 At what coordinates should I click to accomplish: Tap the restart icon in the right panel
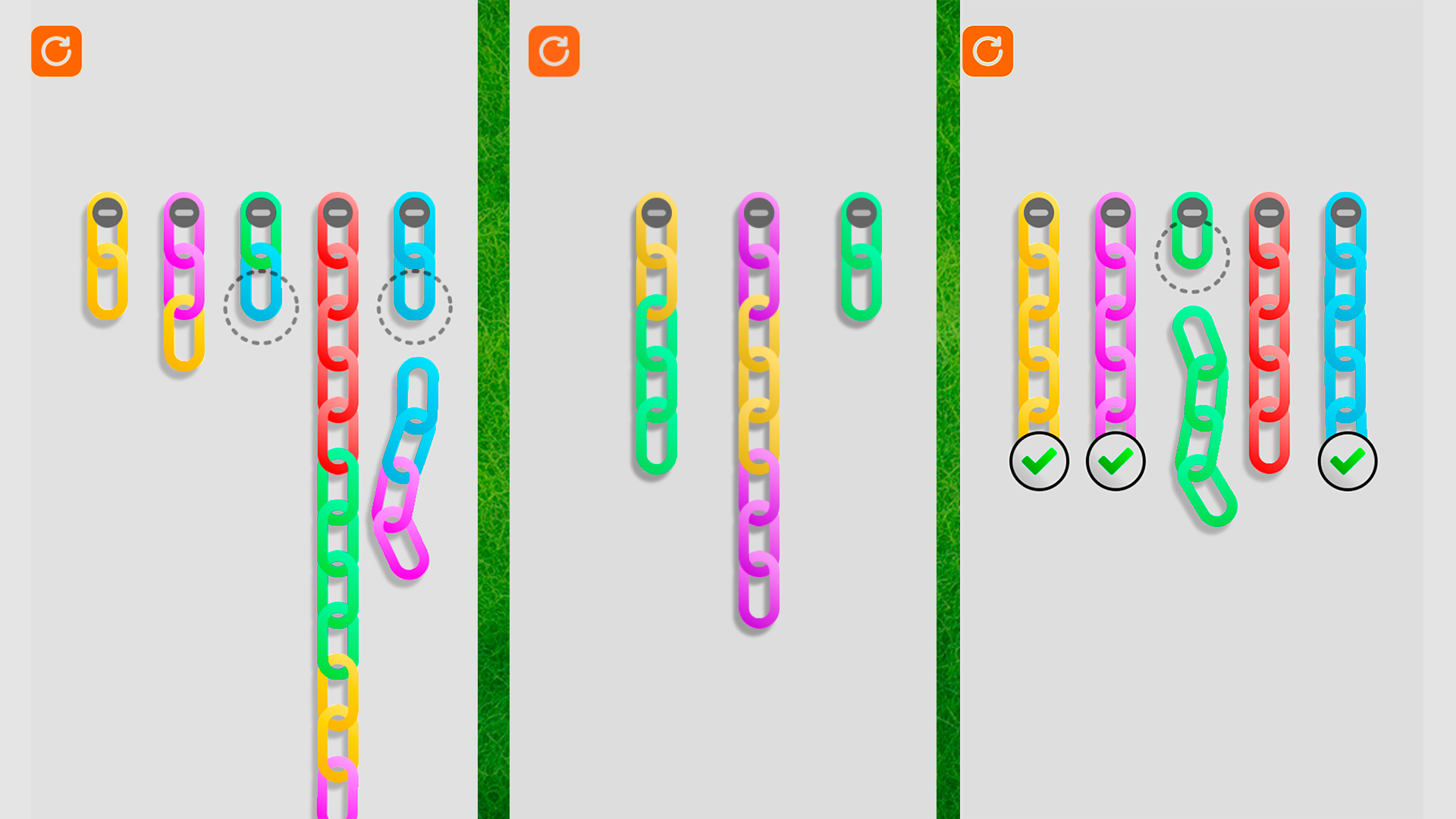tap(989, 52)
